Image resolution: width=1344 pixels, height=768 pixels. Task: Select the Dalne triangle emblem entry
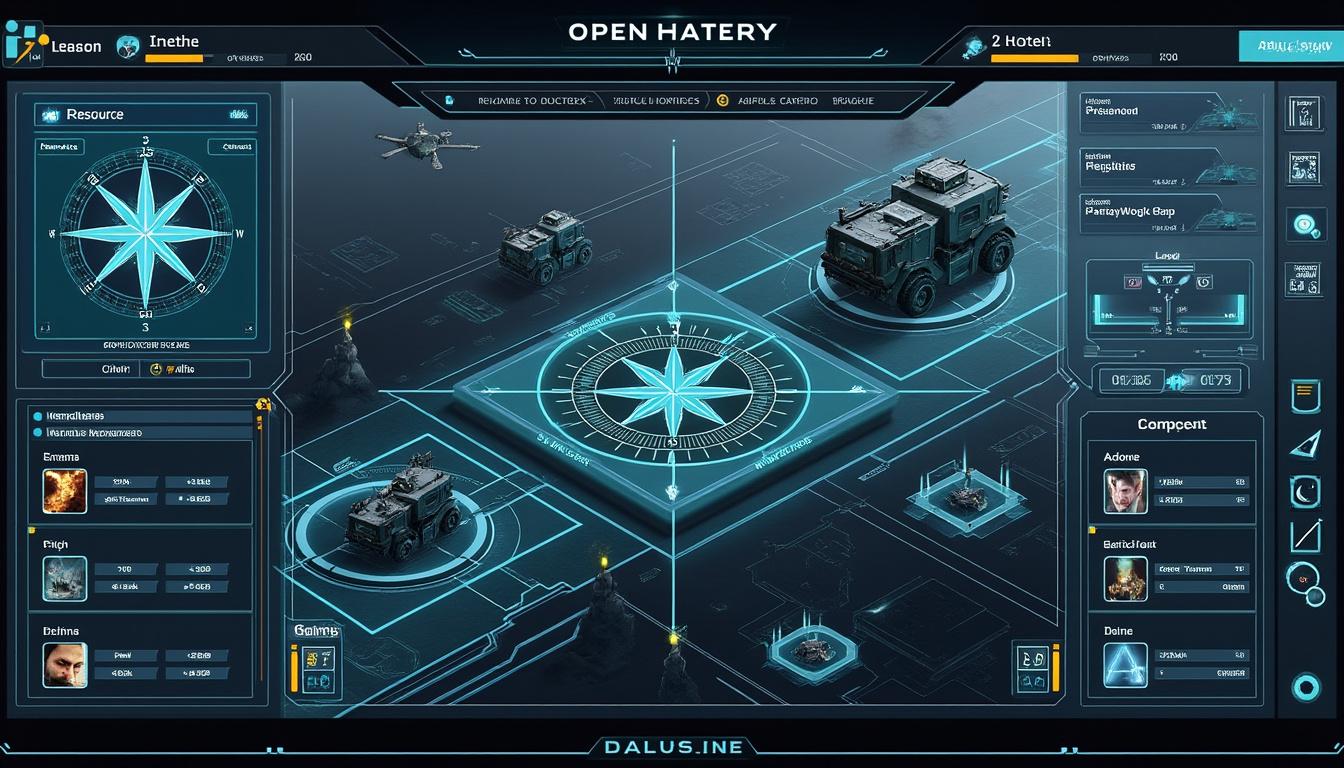[x=1125, y=665]
